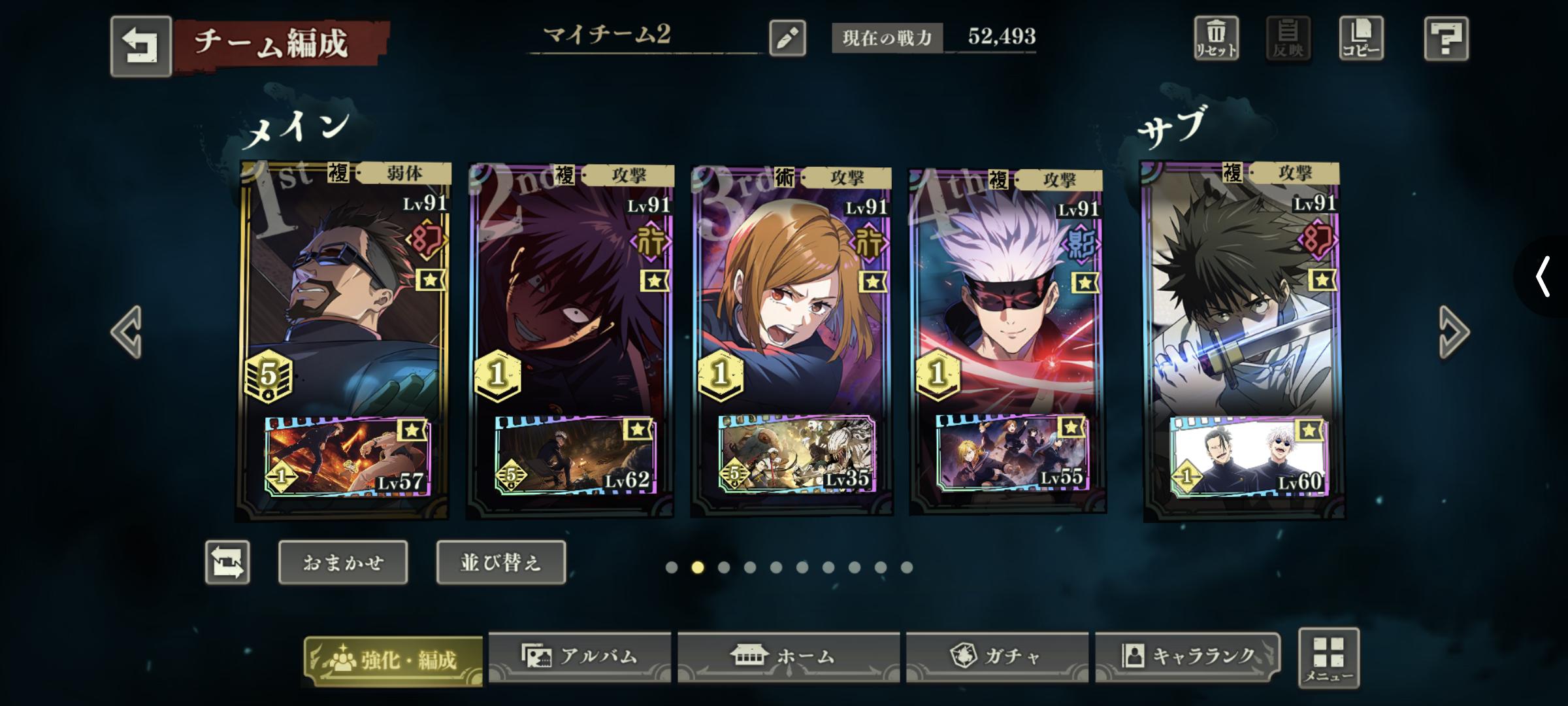The height and width of the screenshot is (706, 1568).
Task: Copy the team with コピー button
Action: (x=1361, y=39)
